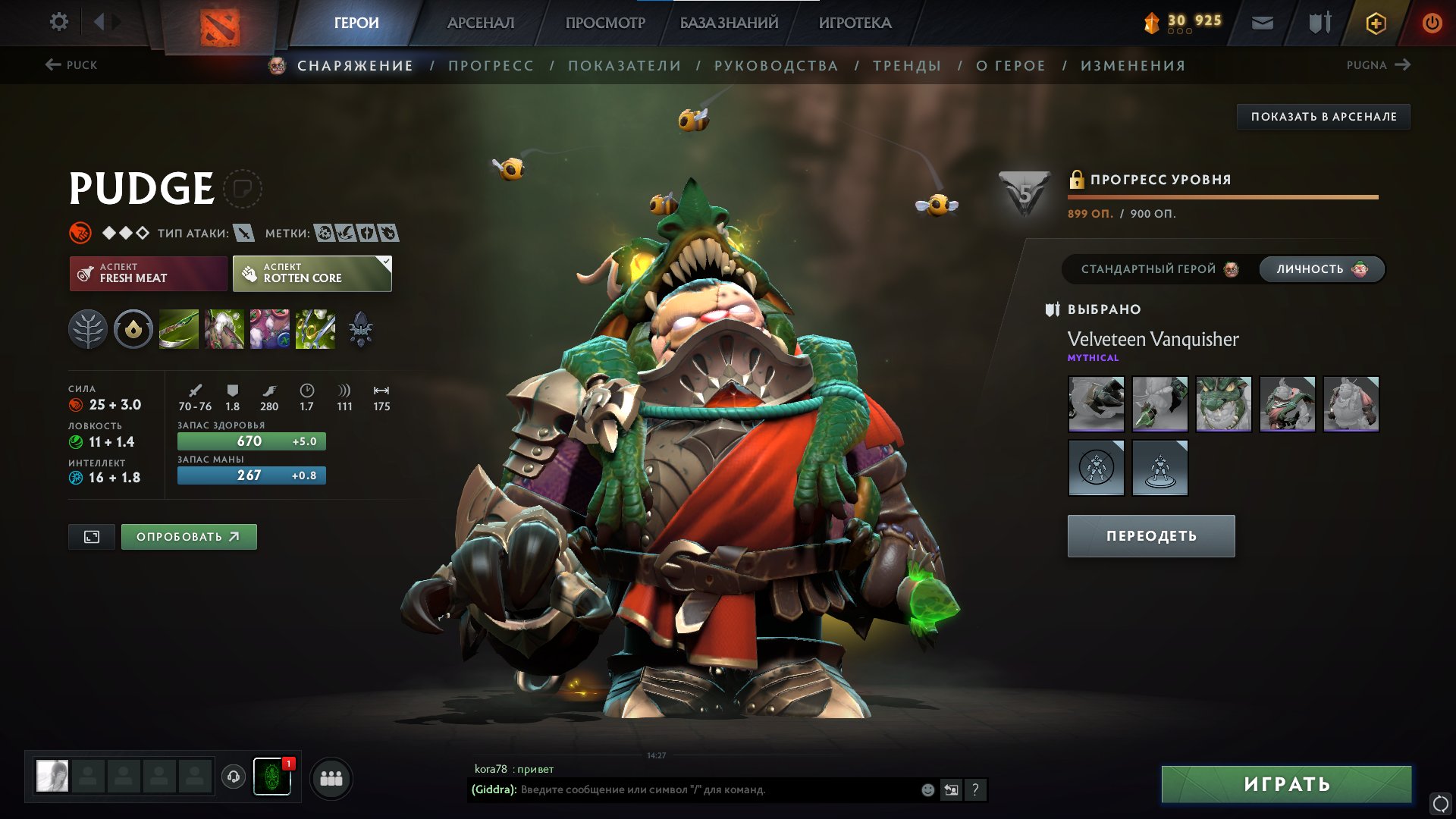This screenshot has width=1456, height=819.
Task: Select the FRESH MEAT aspect
Action: [147, 273]
